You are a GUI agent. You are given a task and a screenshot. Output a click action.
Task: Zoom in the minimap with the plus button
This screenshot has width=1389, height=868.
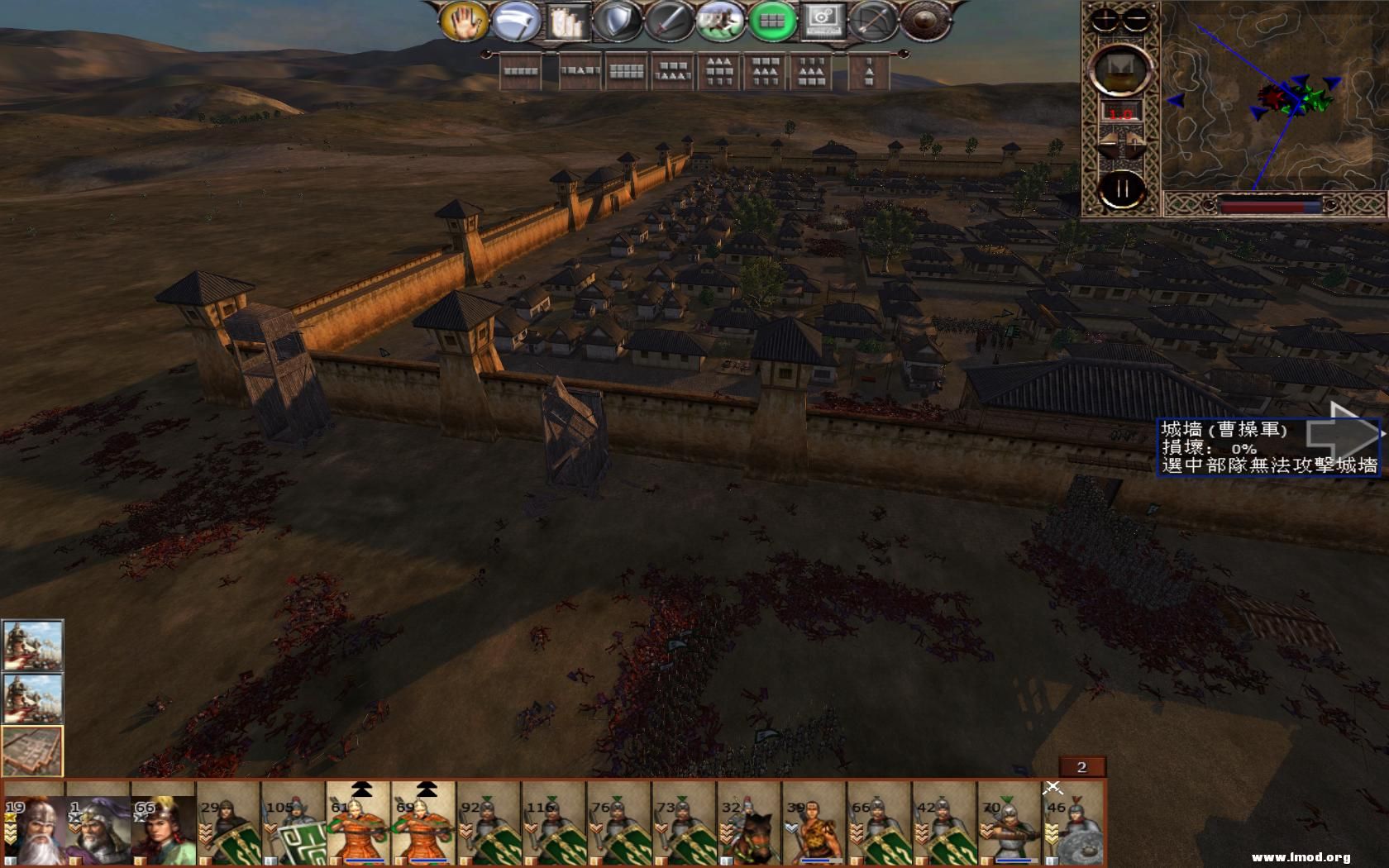[x=1105, y=18]
